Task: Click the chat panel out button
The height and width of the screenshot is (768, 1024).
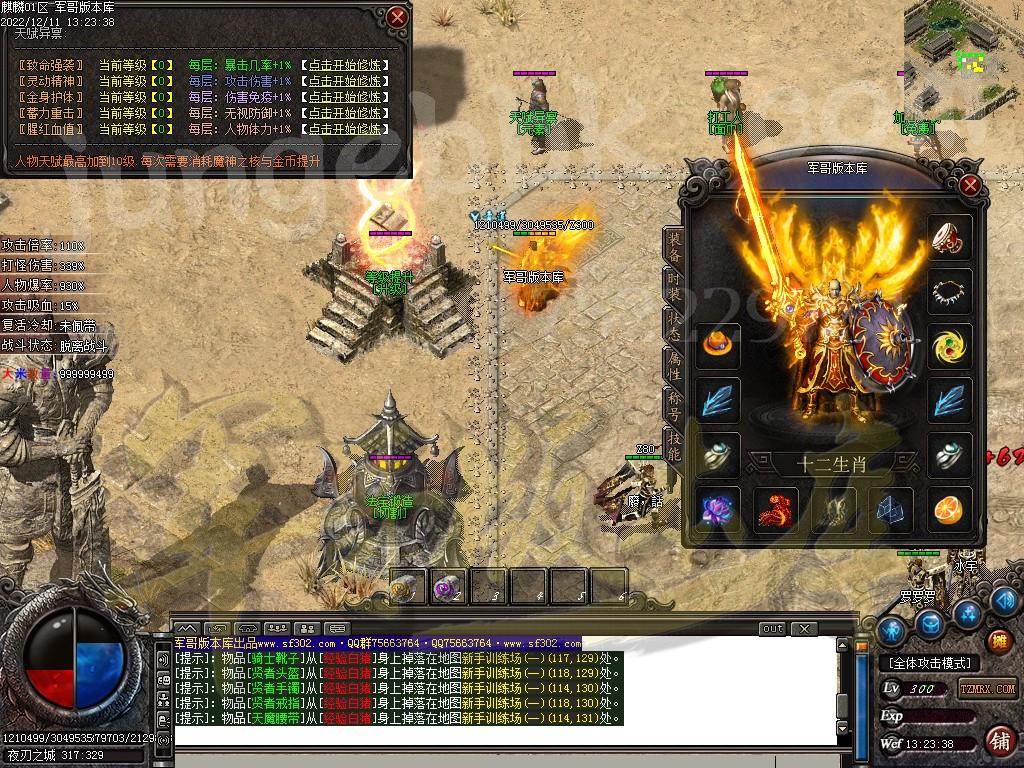Action: (x=772, y=629)
